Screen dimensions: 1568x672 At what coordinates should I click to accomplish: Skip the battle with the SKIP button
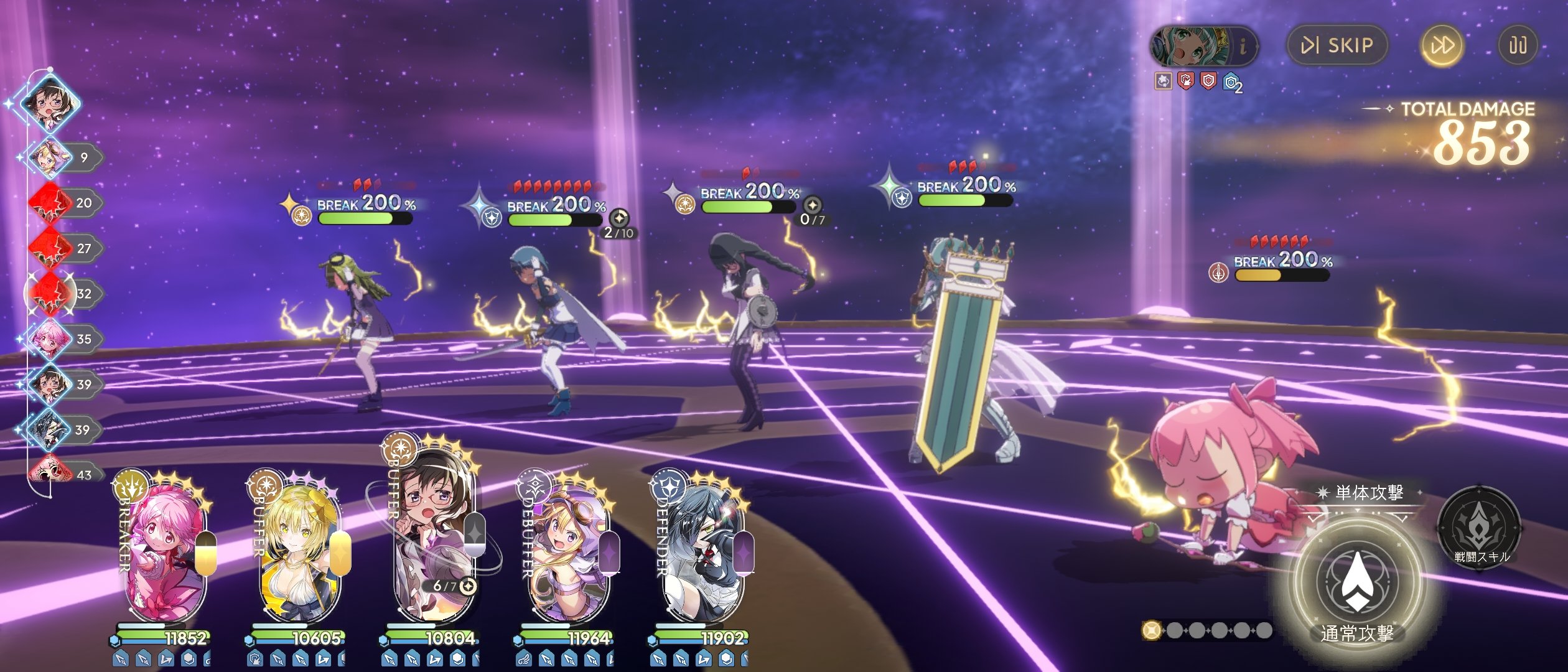pyautogui.click(x=1337, y=45)
